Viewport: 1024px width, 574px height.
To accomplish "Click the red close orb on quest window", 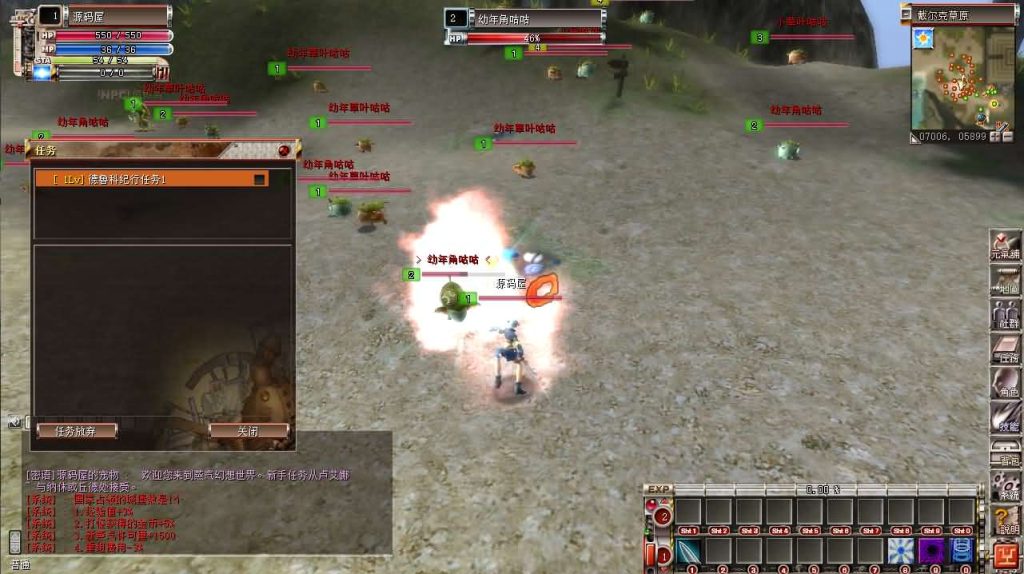I will [x=284, y=150].
